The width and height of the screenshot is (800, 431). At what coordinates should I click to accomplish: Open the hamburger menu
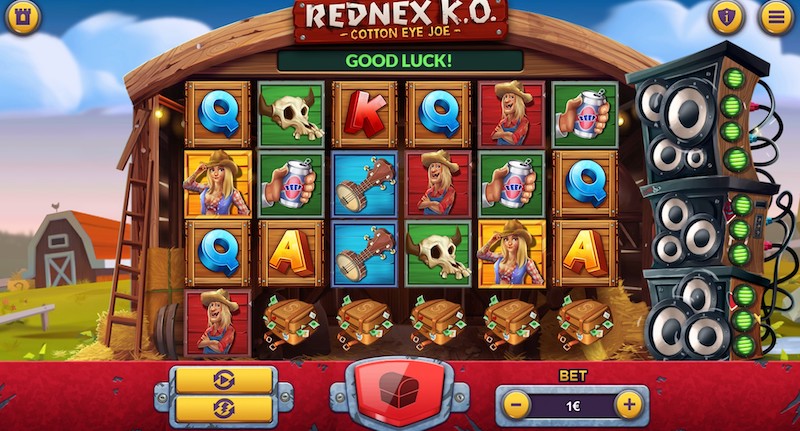click(x=774, y=16)
